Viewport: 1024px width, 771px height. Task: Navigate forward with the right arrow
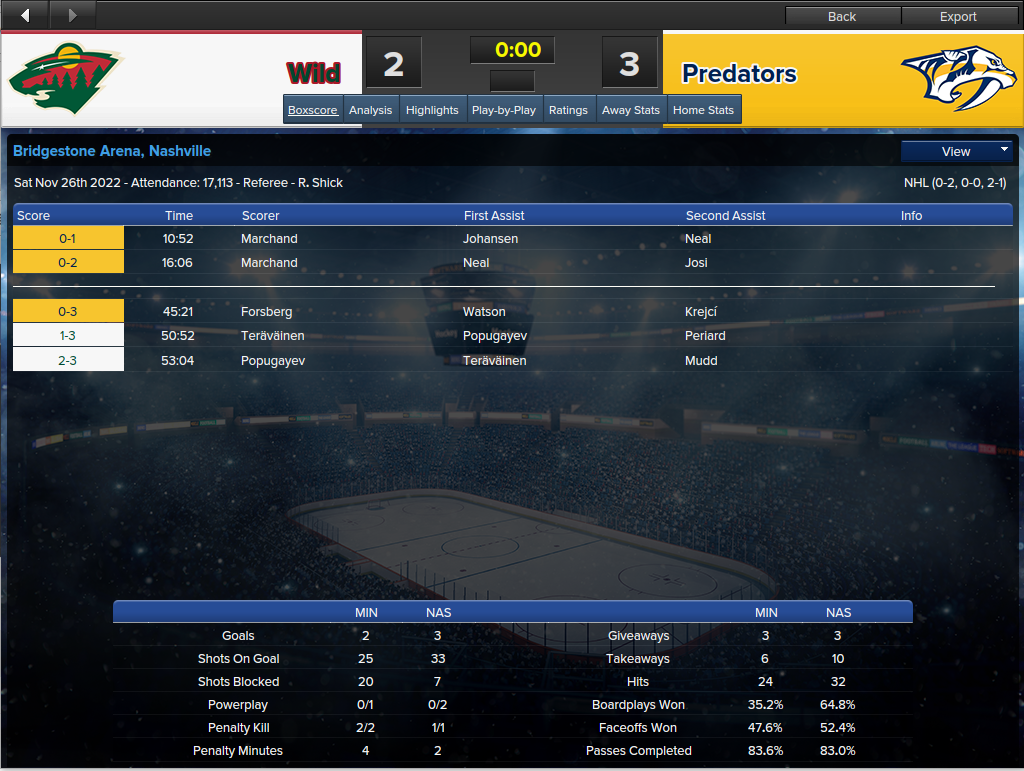click(x=72, y=15)
